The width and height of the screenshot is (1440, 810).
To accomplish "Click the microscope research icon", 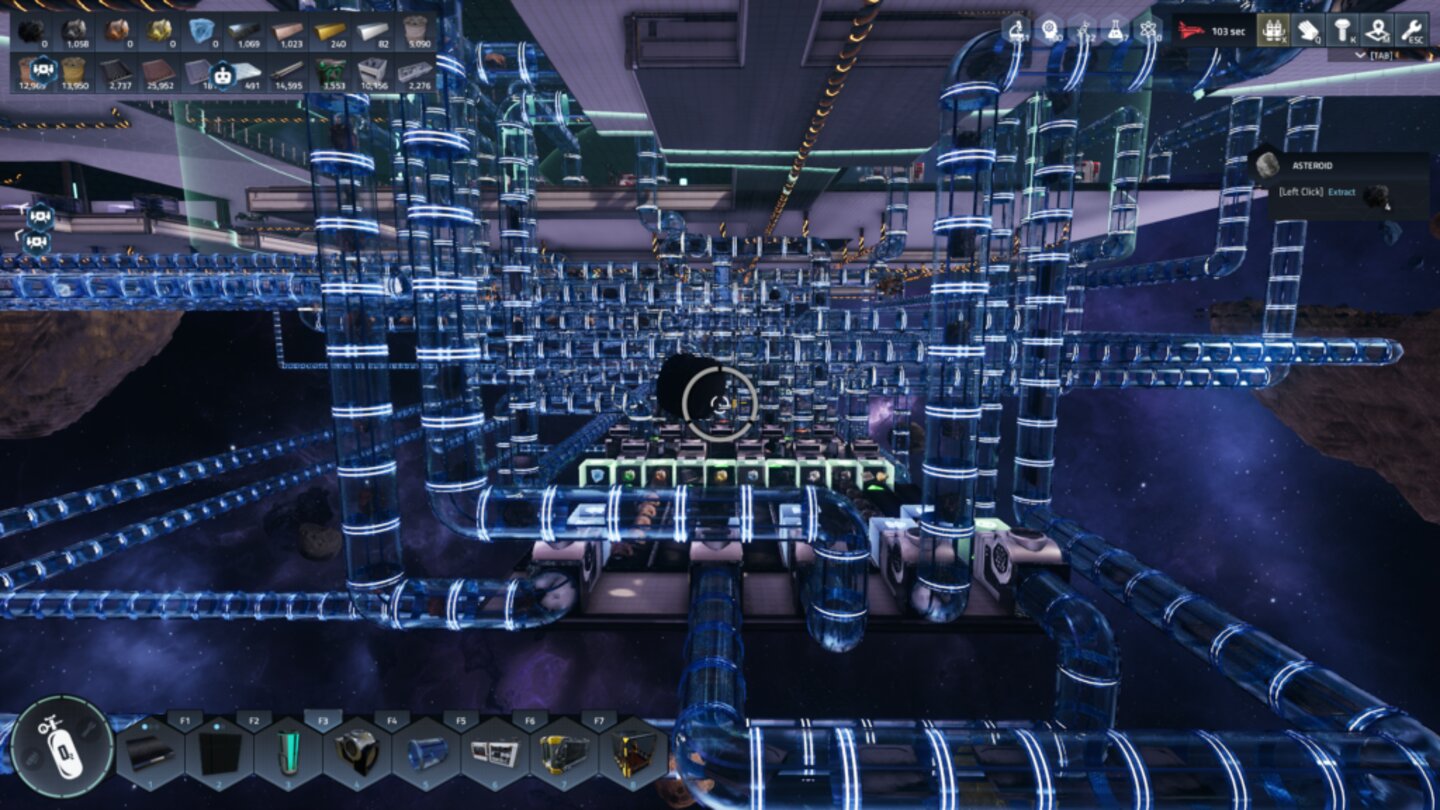I will [1018, 30].
